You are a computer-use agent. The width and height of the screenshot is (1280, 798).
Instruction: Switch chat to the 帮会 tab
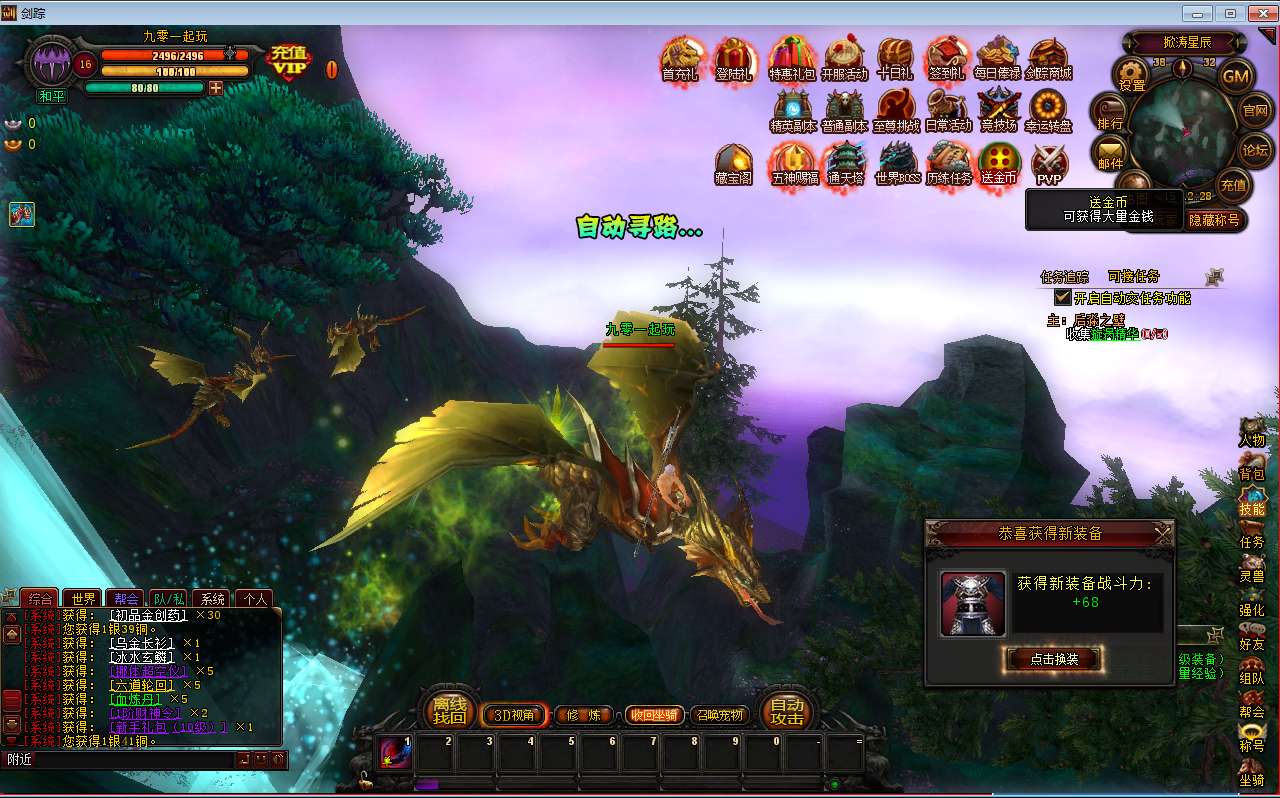point(126,599)
